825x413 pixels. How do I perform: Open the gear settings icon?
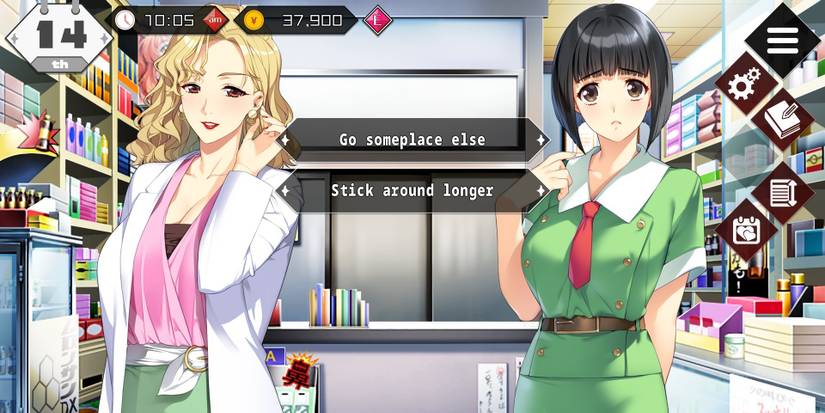point(742,86)
